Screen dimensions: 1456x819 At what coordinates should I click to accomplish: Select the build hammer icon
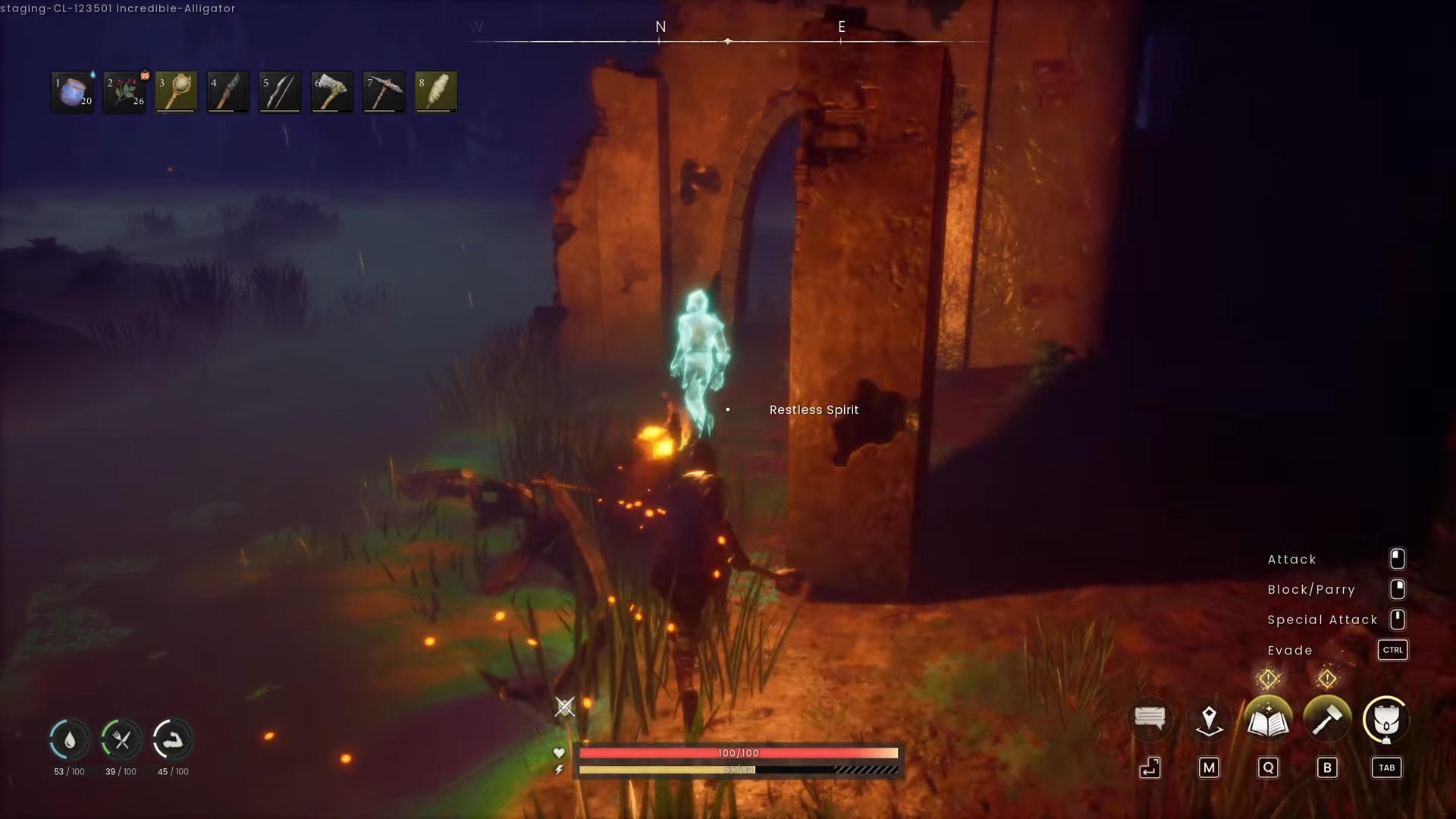click(x=1327, y=720)
